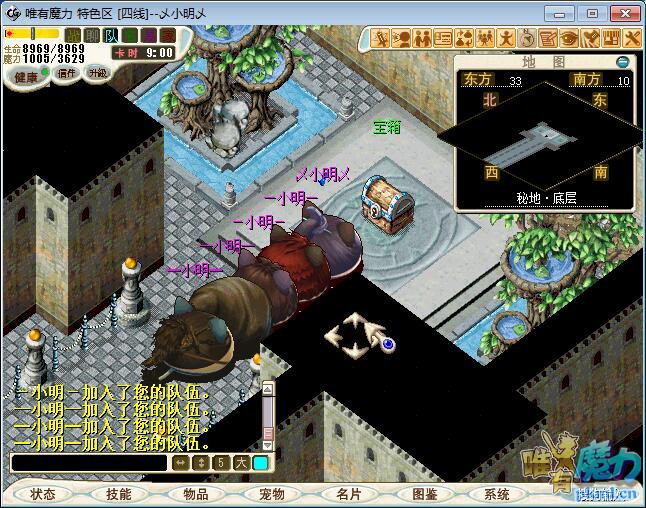646x508 pixels.
Task: Toggle the 队 team mode switch
Action: [x=111, y=35]
